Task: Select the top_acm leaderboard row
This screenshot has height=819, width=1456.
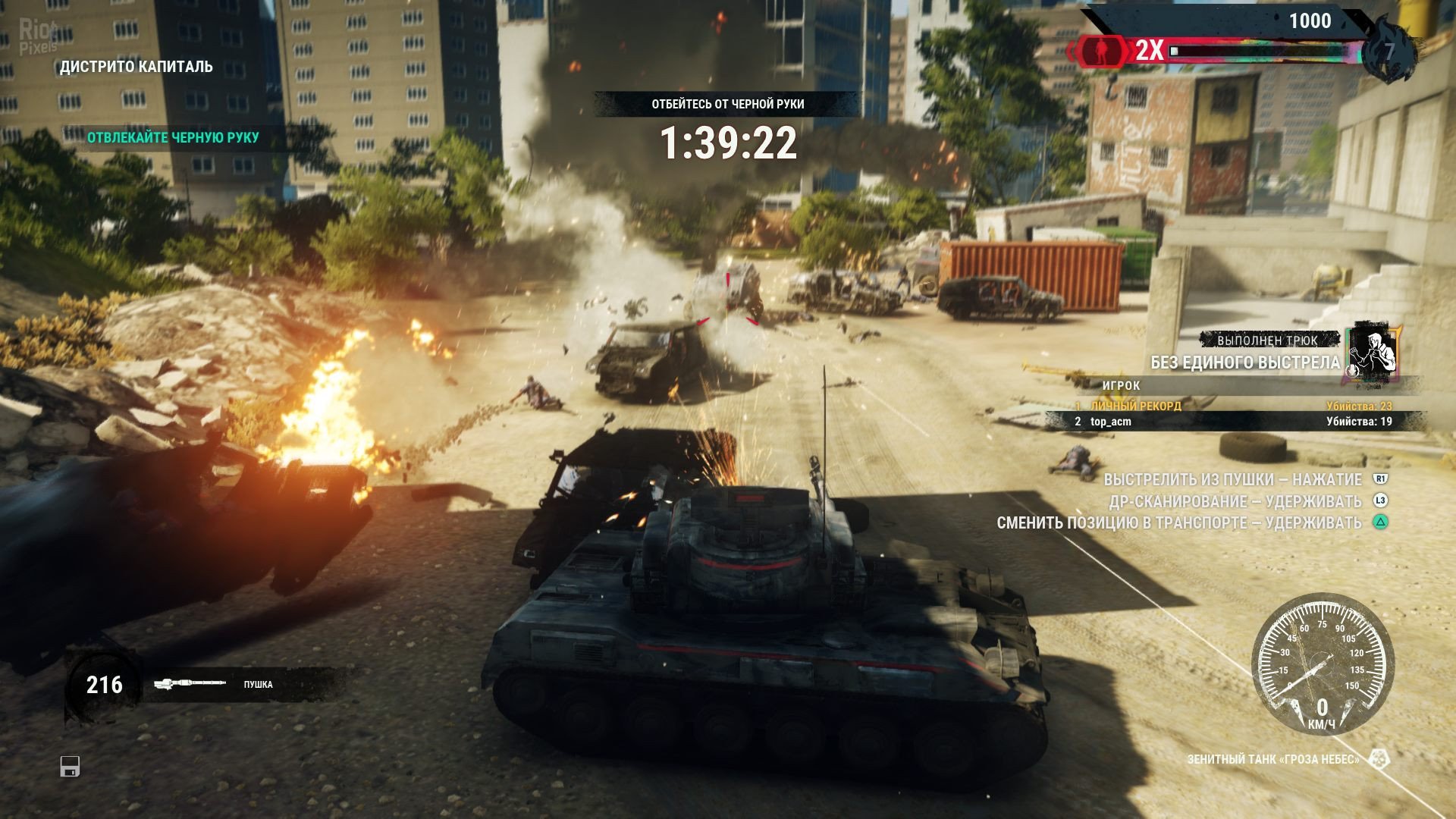Action: 1234,422
